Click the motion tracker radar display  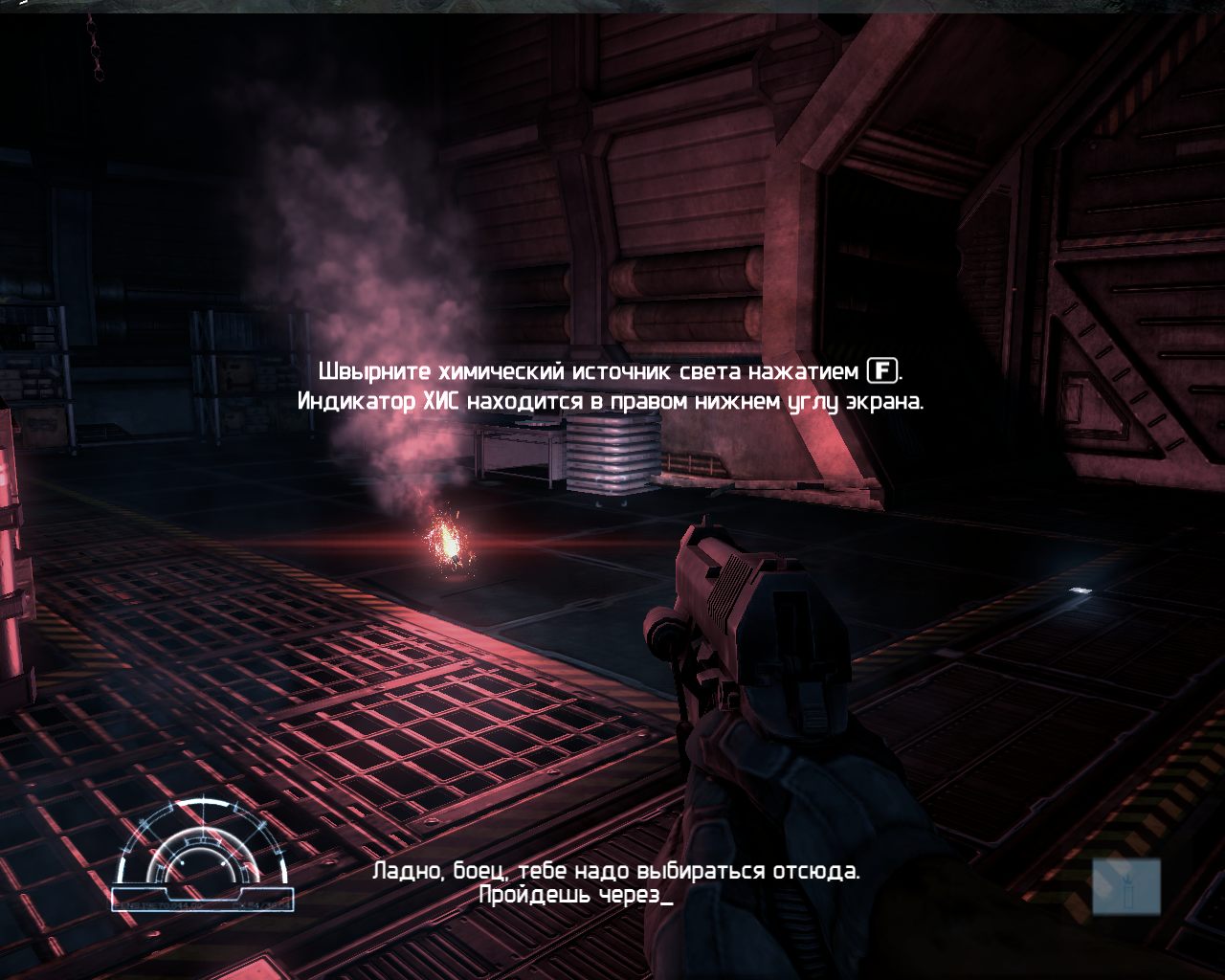[203, 854]
